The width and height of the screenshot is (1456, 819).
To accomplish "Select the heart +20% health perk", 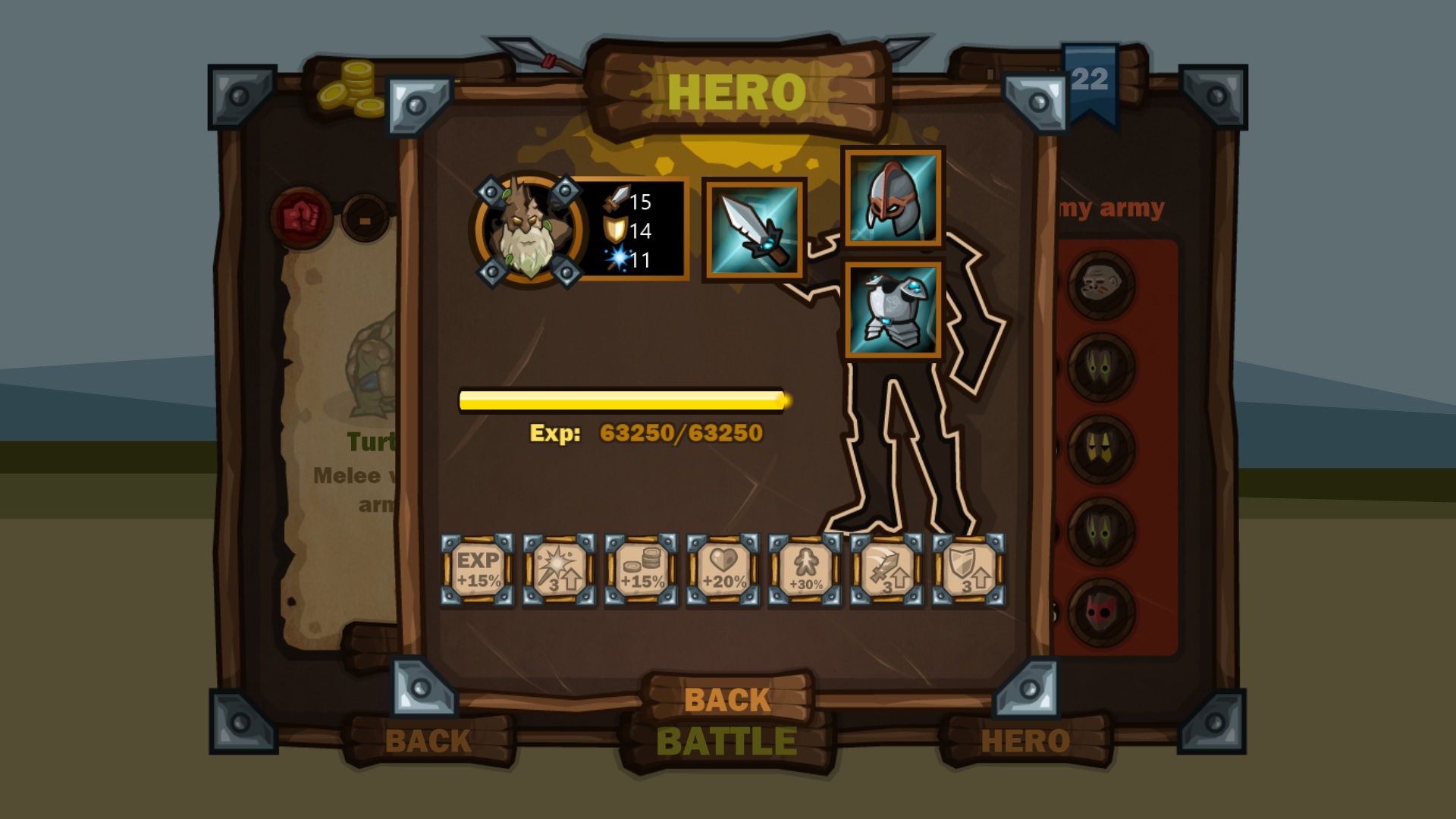I will coord(723,567).
